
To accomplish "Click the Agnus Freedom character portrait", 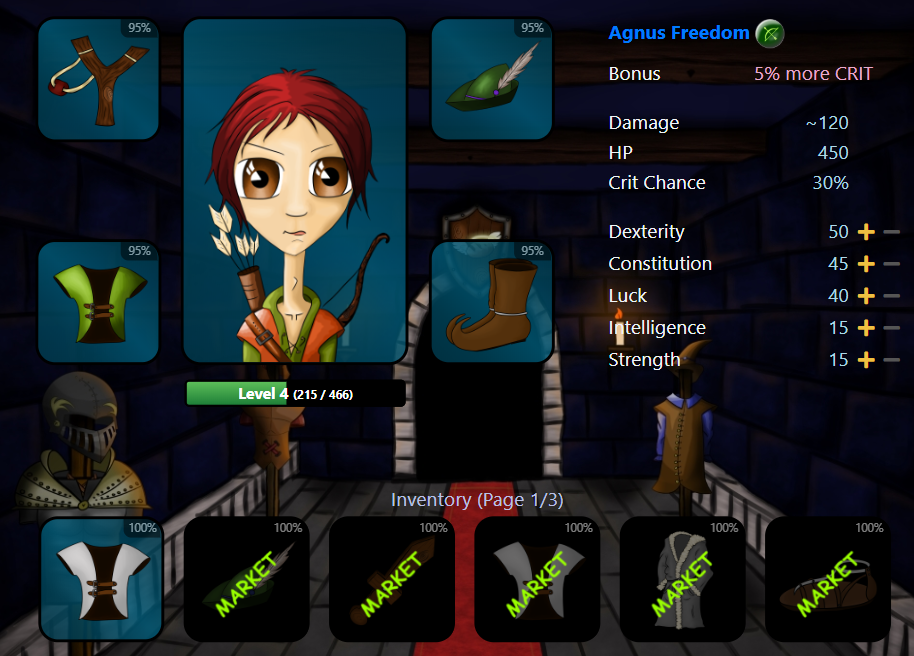I will point(294,190).
